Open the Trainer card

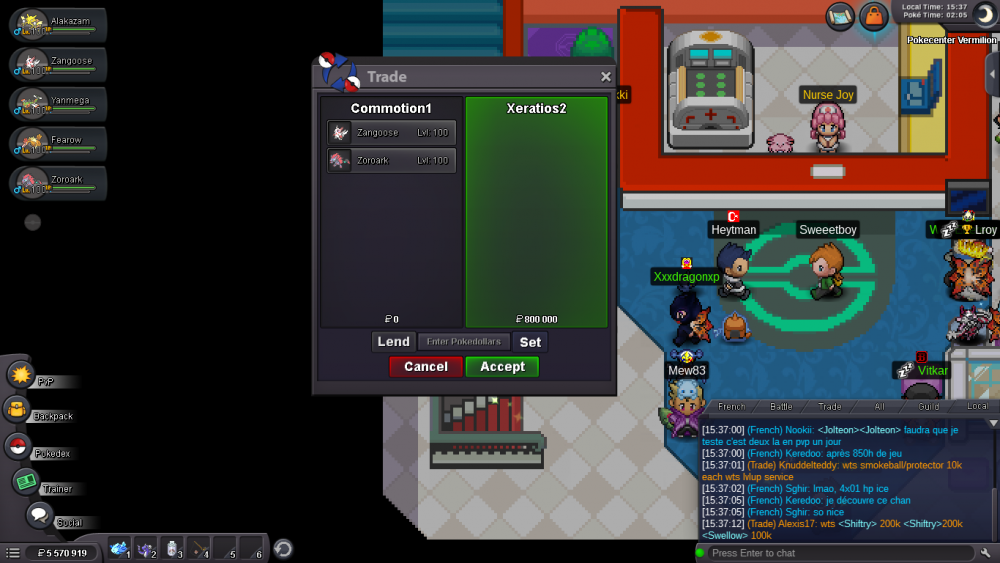coord(25,482)
